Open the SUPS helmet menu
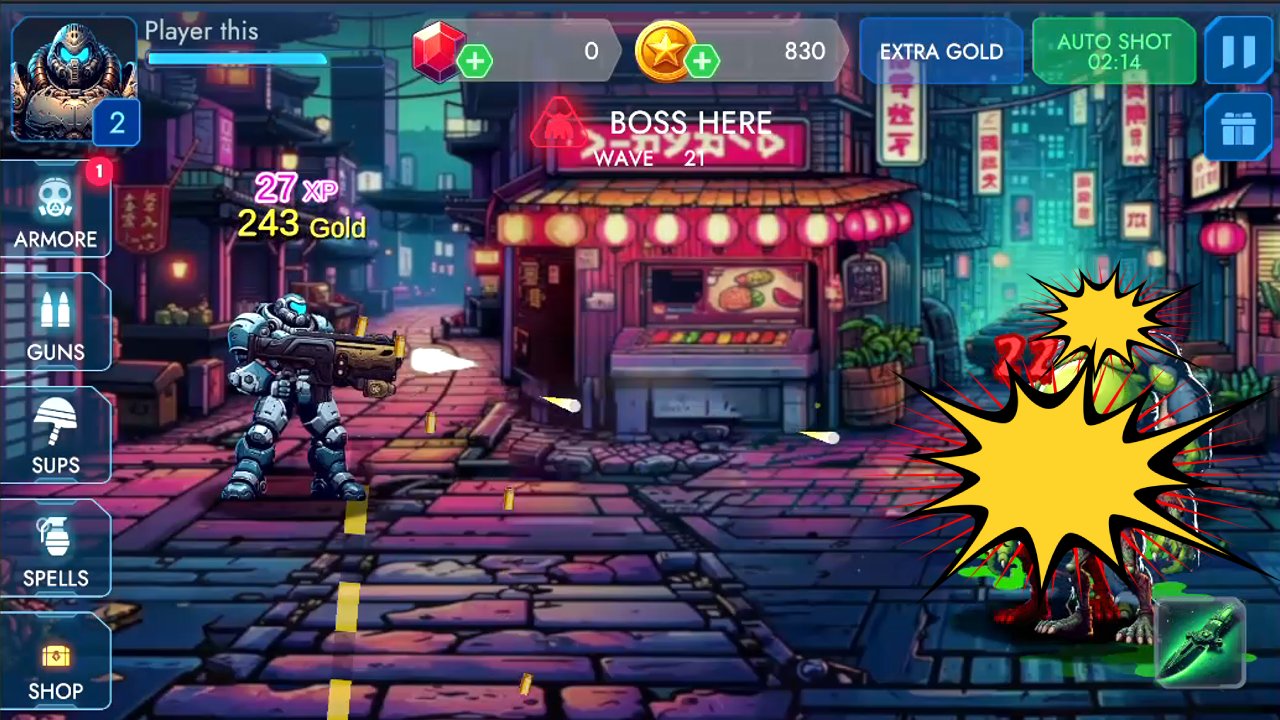 point(57,436)
